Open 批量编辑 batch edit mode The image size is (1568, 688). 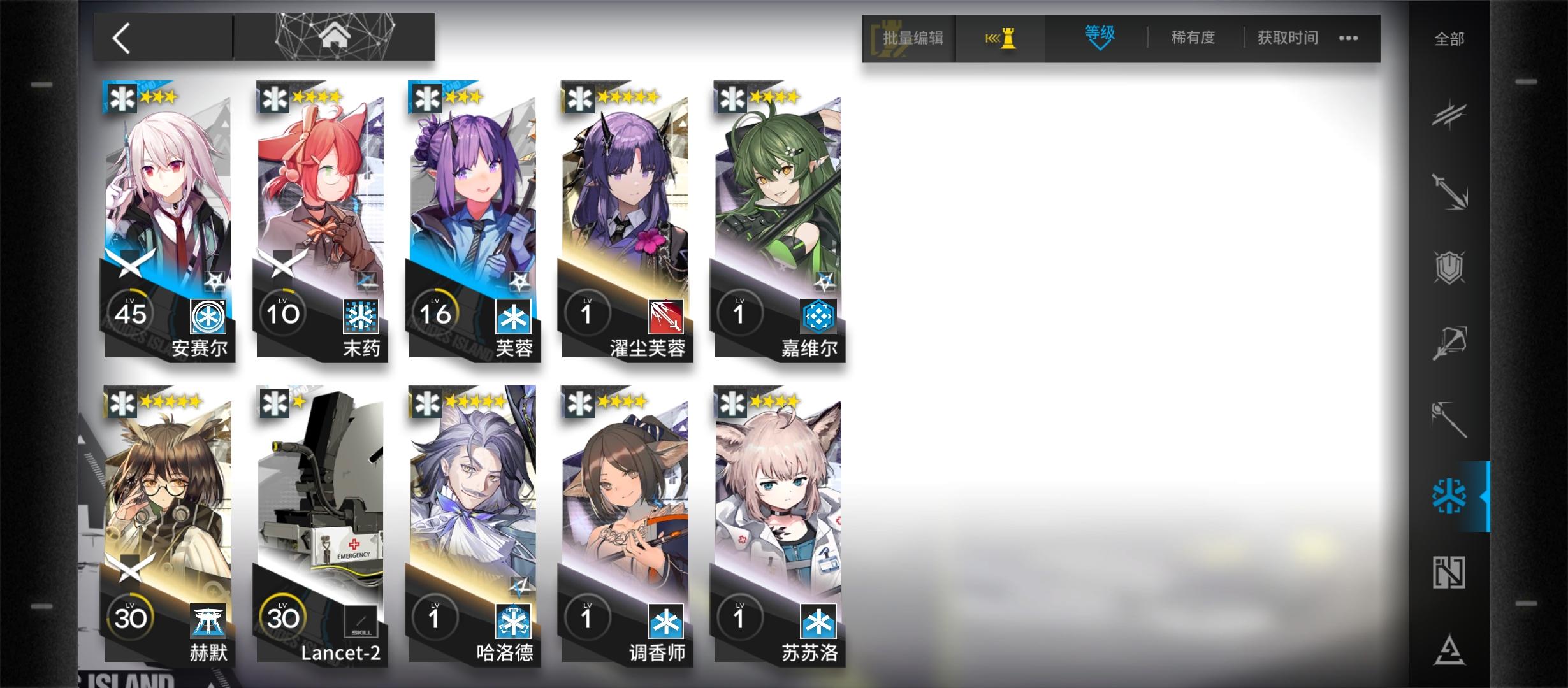[x=910, y=38]
